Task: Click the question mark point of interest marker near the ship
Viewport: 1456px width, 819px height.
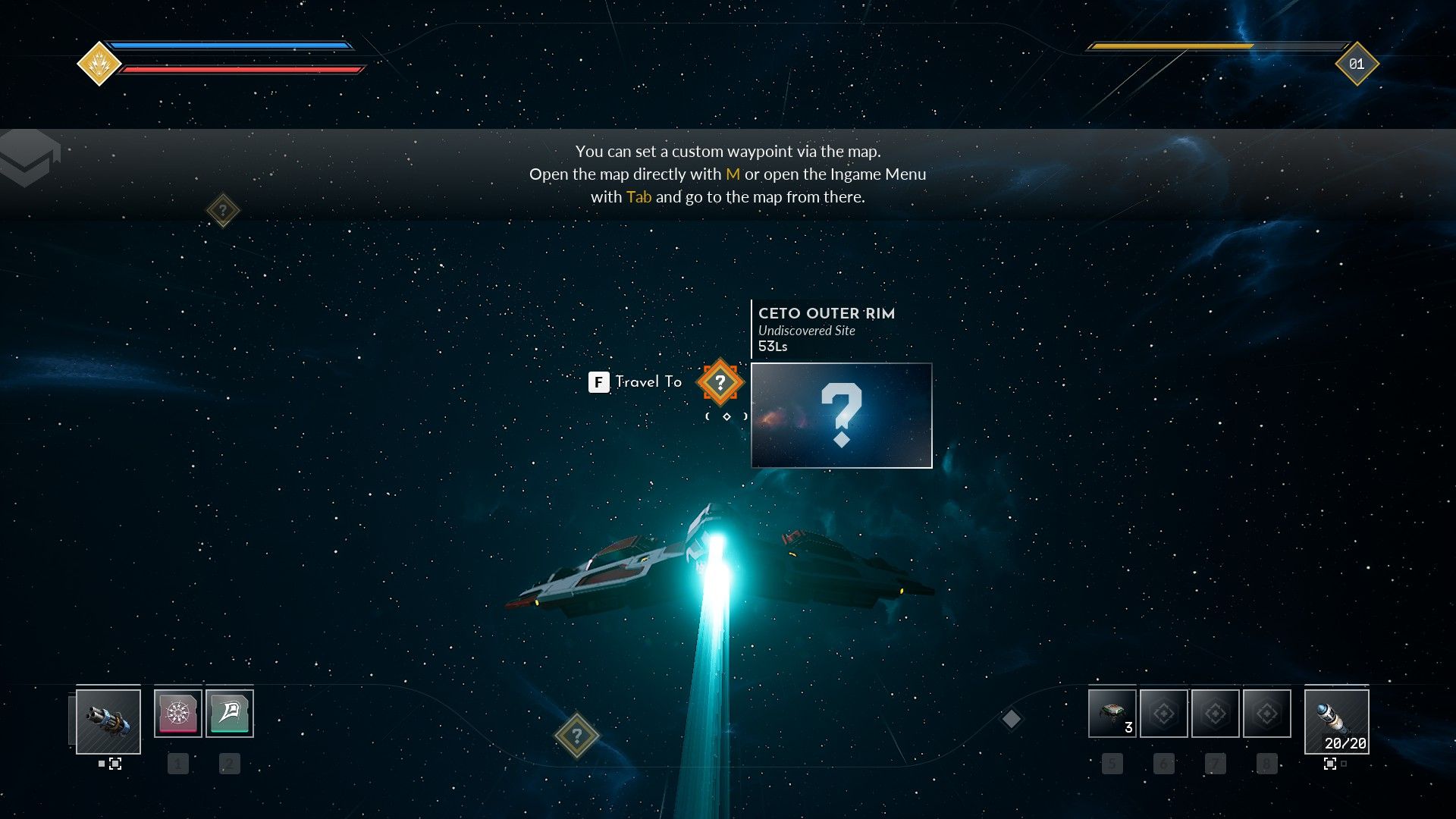Action: tap(721, 382)
